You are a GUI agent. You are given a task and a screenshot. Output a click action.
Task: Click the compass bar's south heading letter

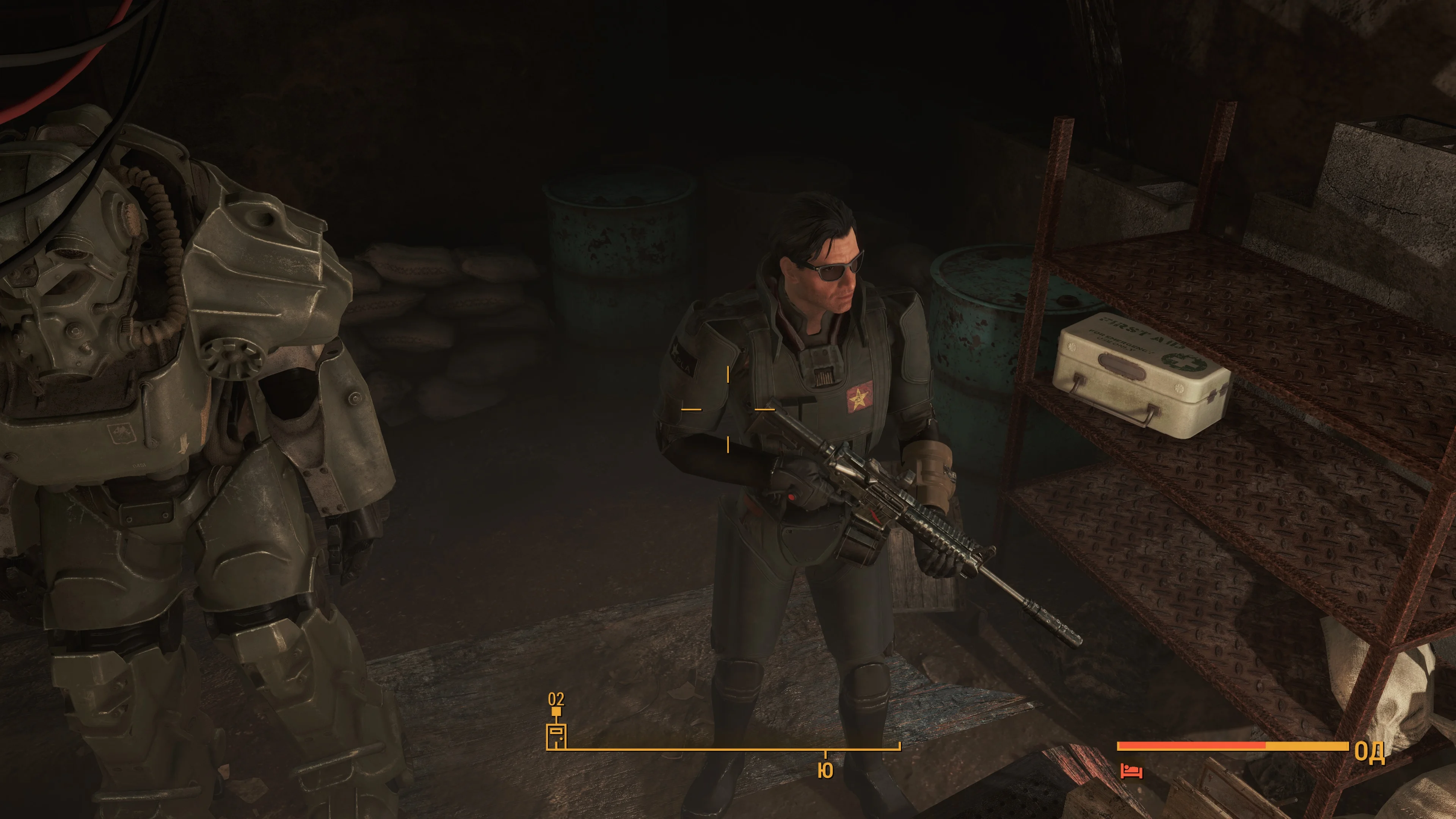coord(825,771)
